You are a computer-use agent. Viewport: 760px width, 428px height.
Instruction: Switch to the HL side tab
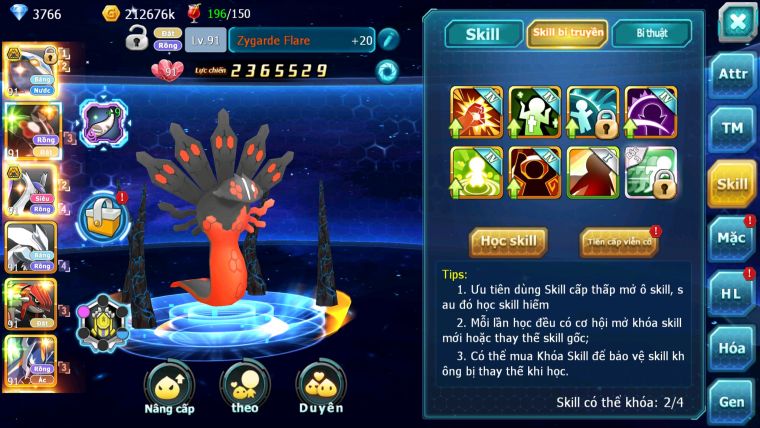(732, 293)
